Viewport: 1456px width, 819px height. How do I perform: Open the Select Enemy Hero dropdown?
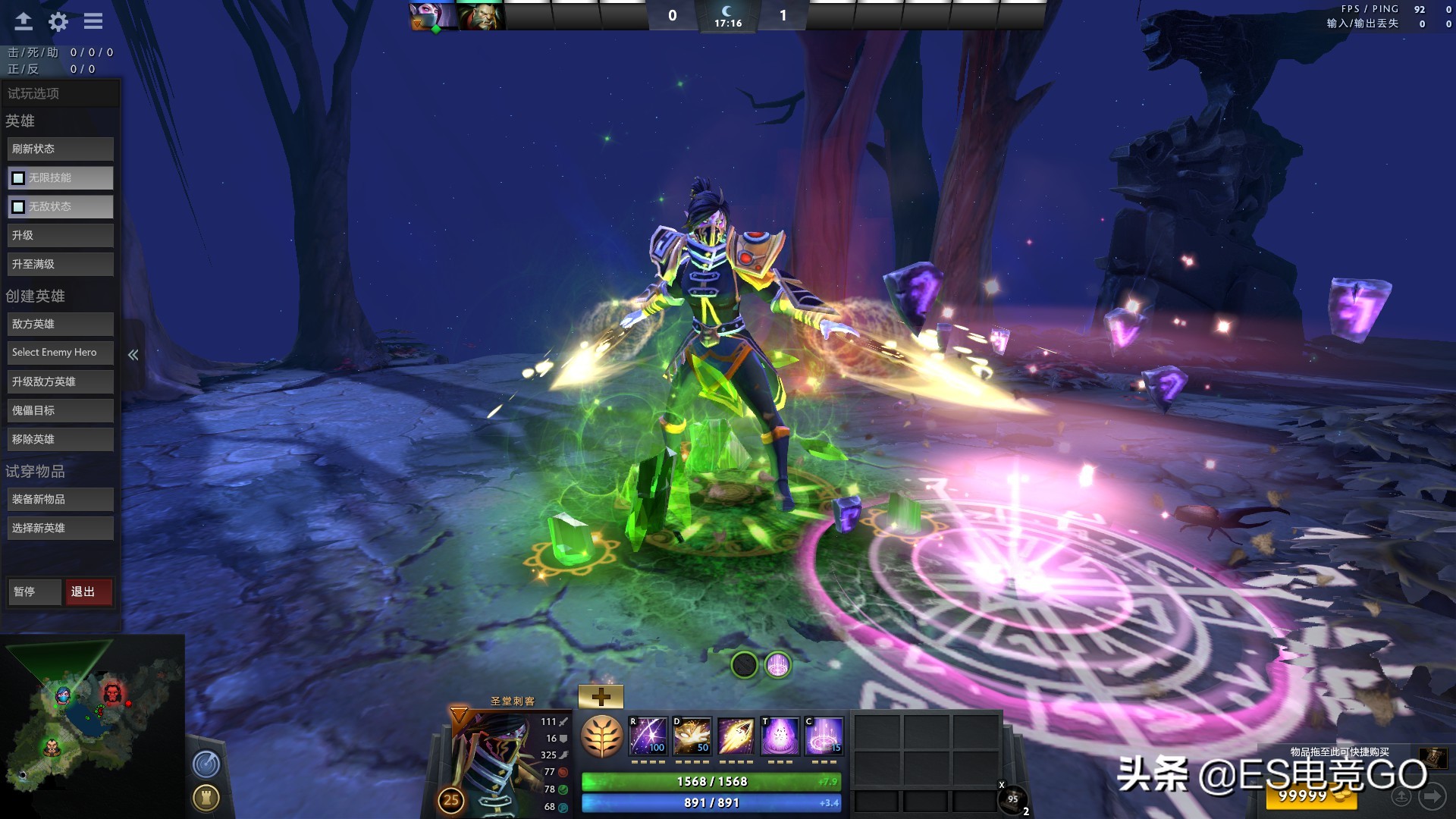point(60,352)
